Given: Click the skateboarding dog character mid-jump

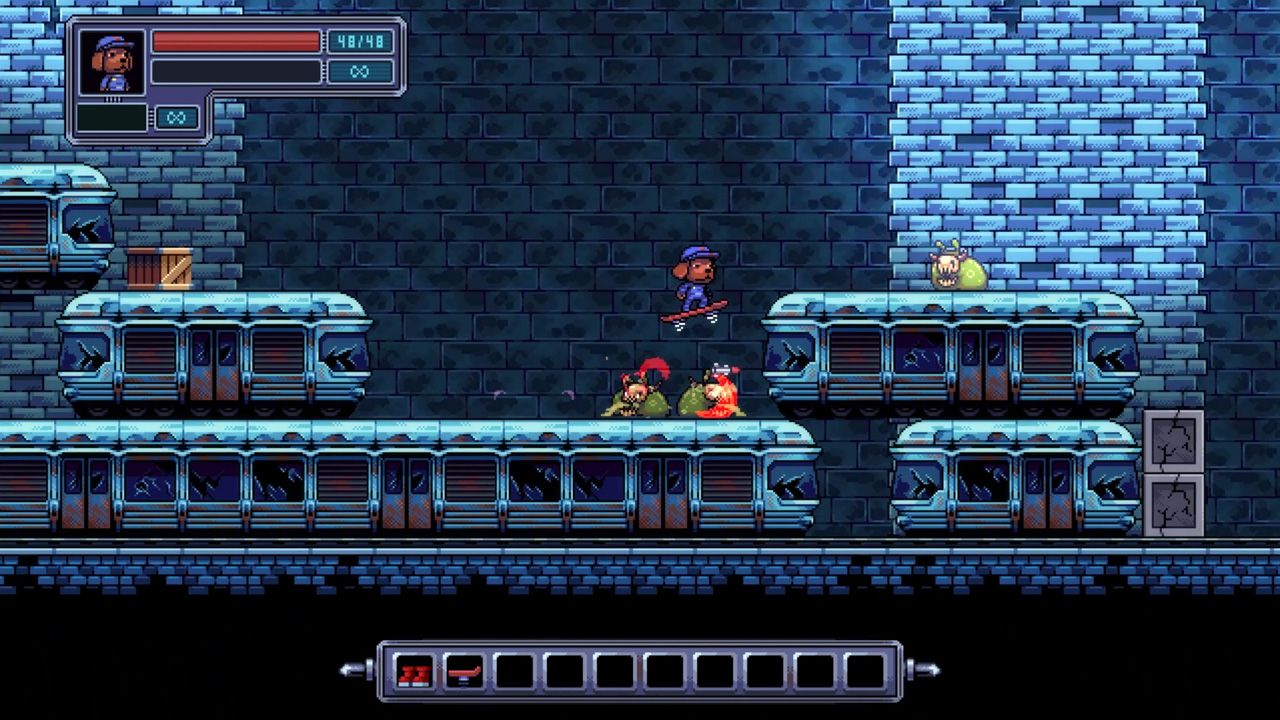Looking at the screenshot, I should 697,282.
